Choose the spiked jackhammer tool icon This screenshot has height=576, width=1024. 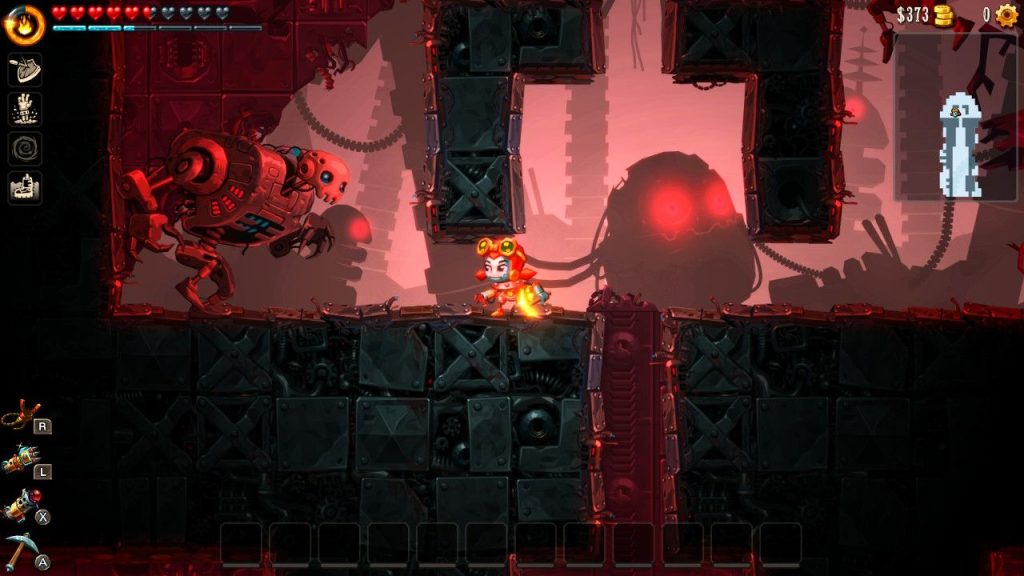[19, 460]
